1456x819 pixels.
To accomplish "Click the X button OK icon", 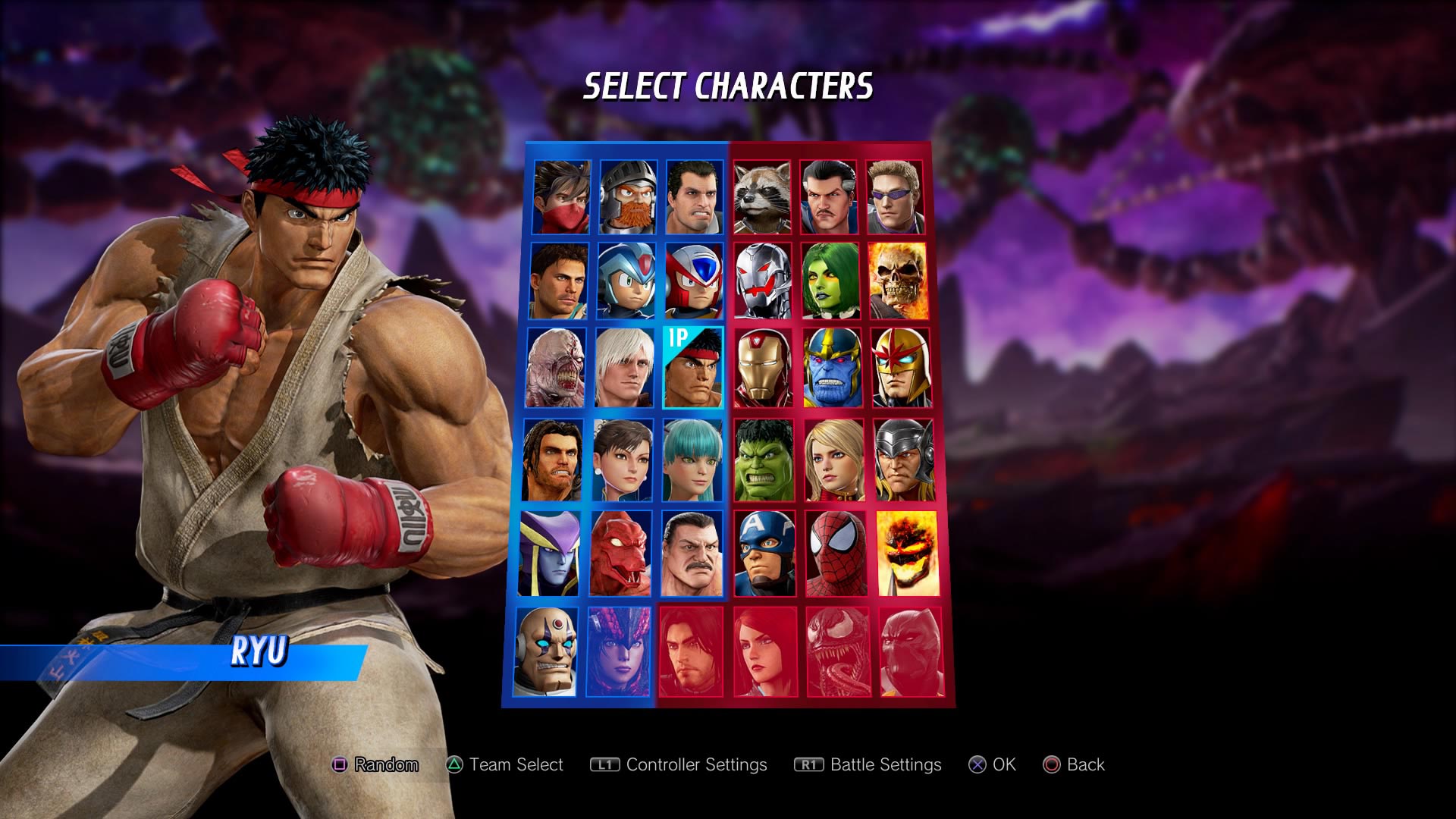I will pos(977,765).
